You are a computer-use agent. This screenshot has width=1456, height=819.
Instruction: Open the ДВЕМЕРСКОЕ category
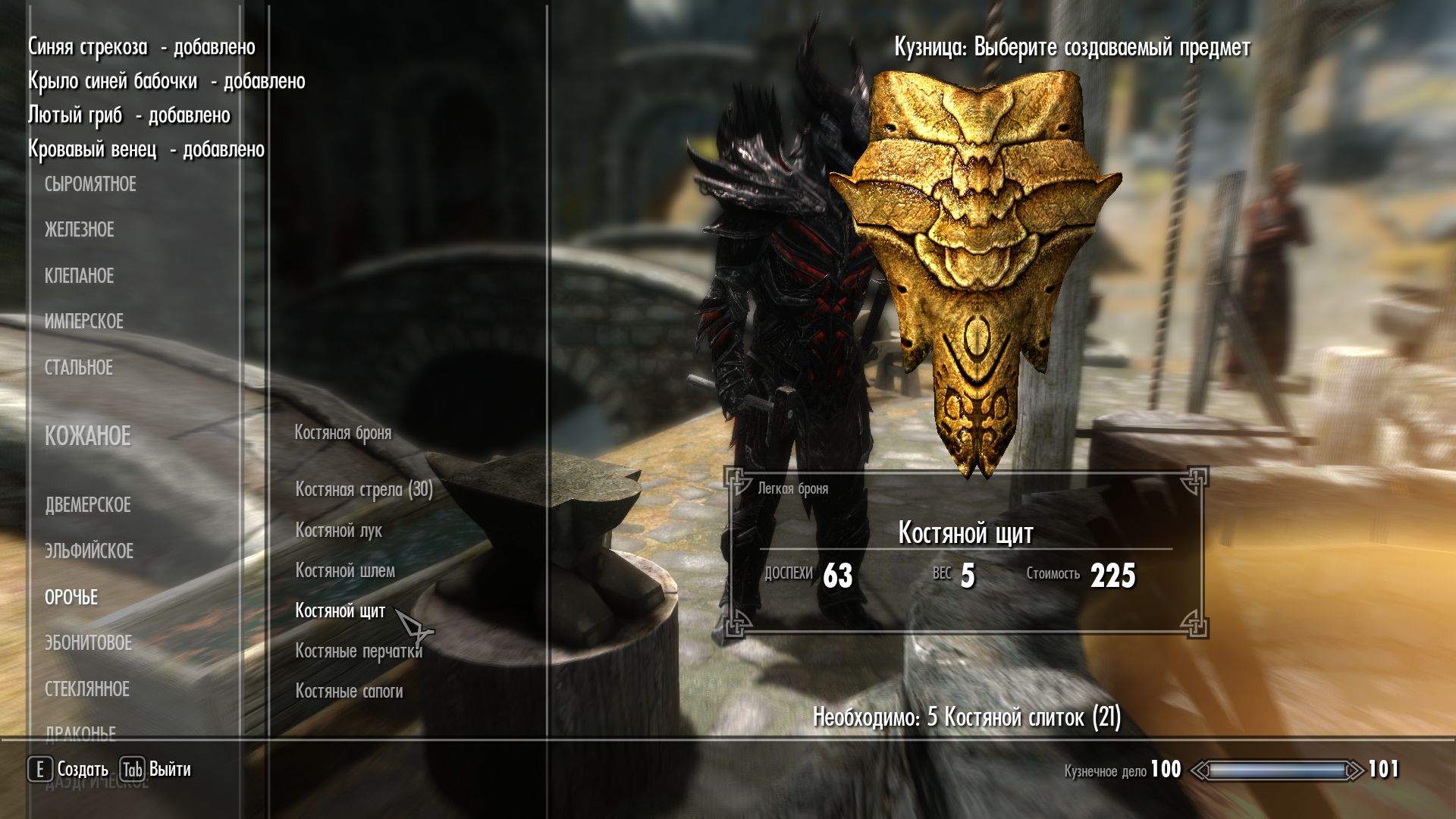point(87,505)
